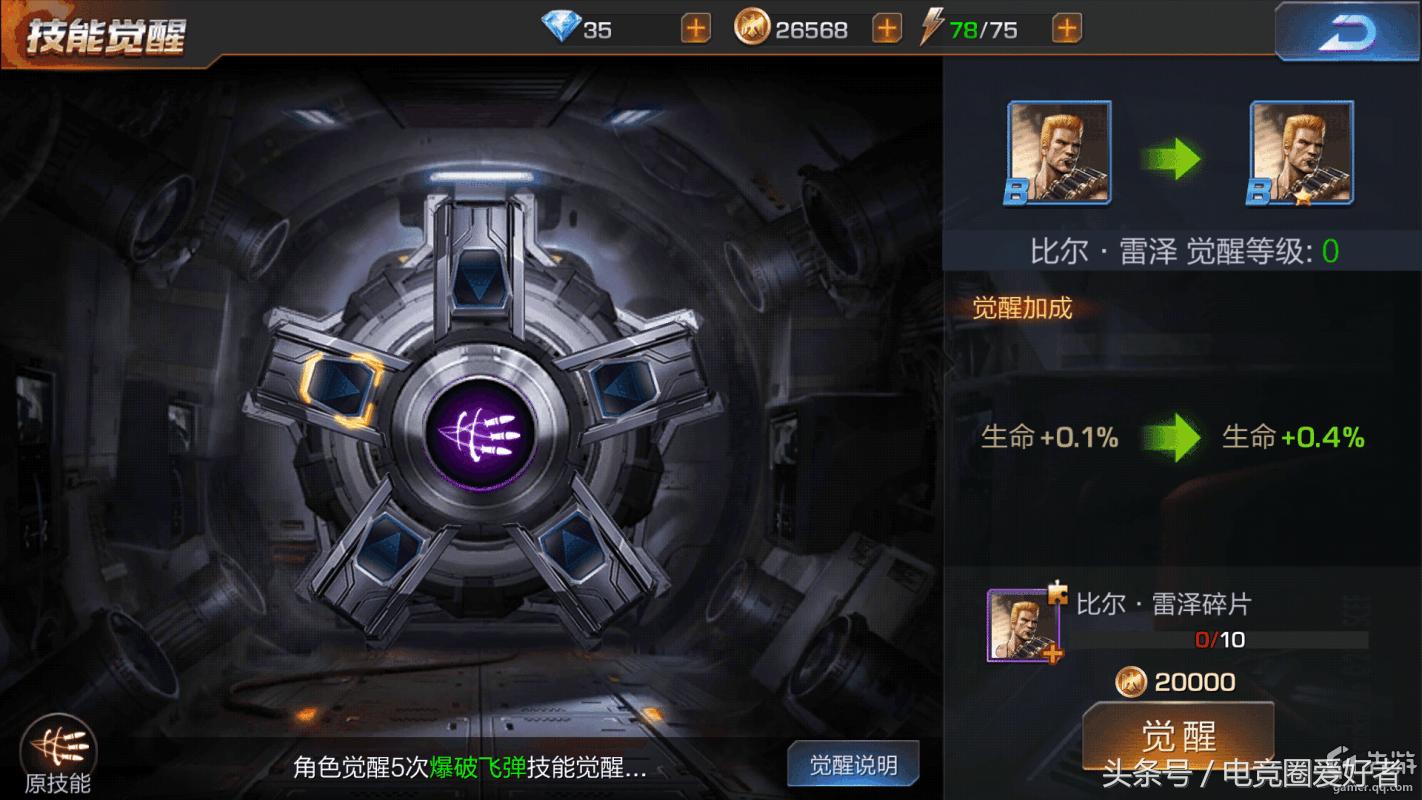This screenshot has height=800, width=1422.
Task: Tap the plus beside gold 26568
Action: click(885, 28)
